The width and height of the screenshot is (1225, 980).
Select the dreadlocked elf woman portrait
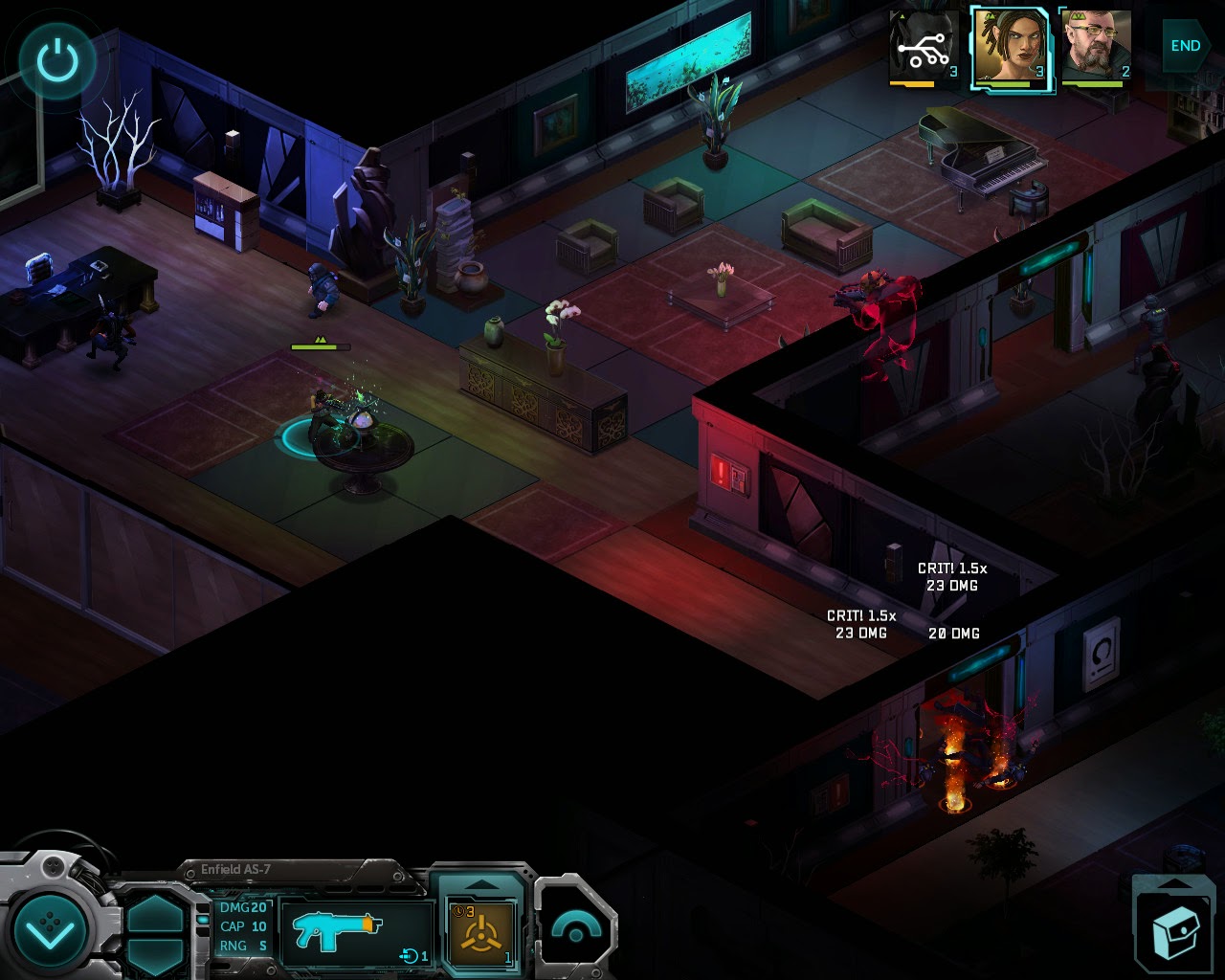coord(1011,48)
